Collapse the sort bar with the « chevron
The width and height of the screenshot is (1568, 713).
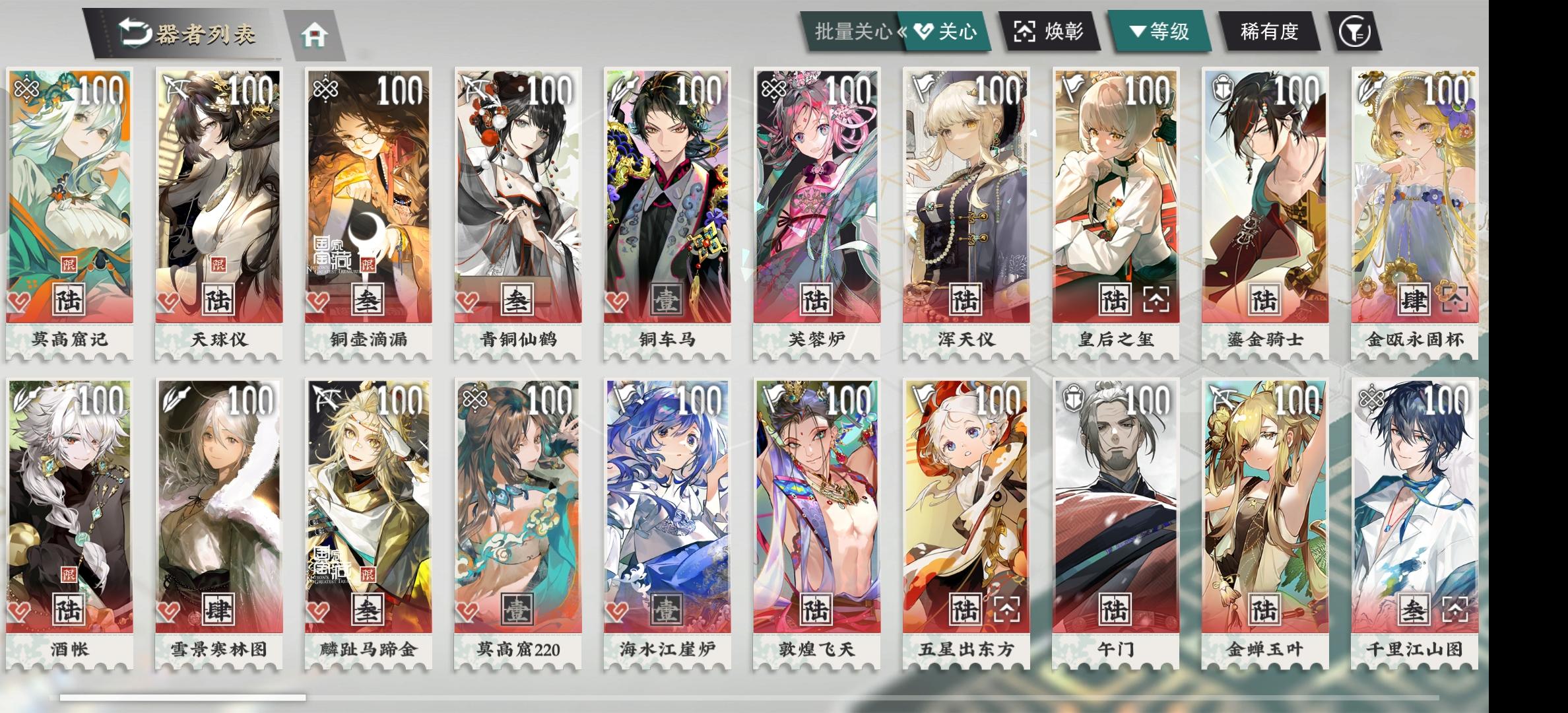(901, 30)
